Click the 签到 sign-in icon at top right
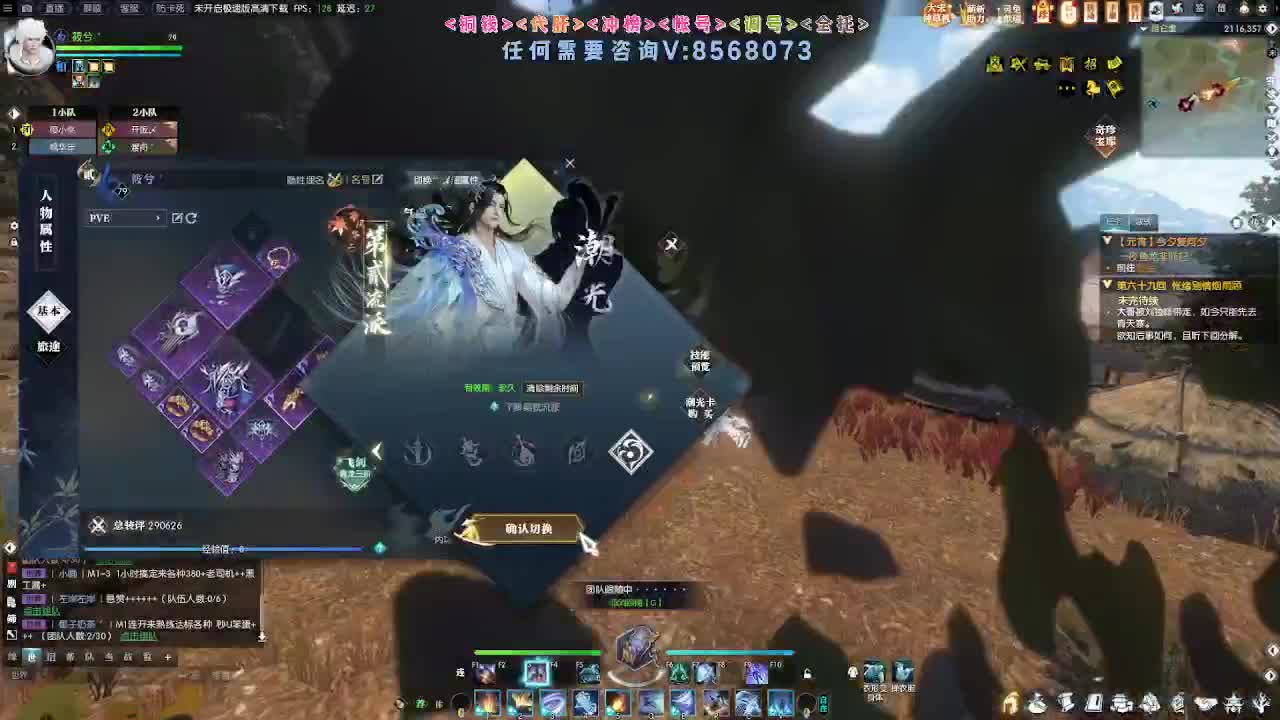 click(x=1200, y=10)
